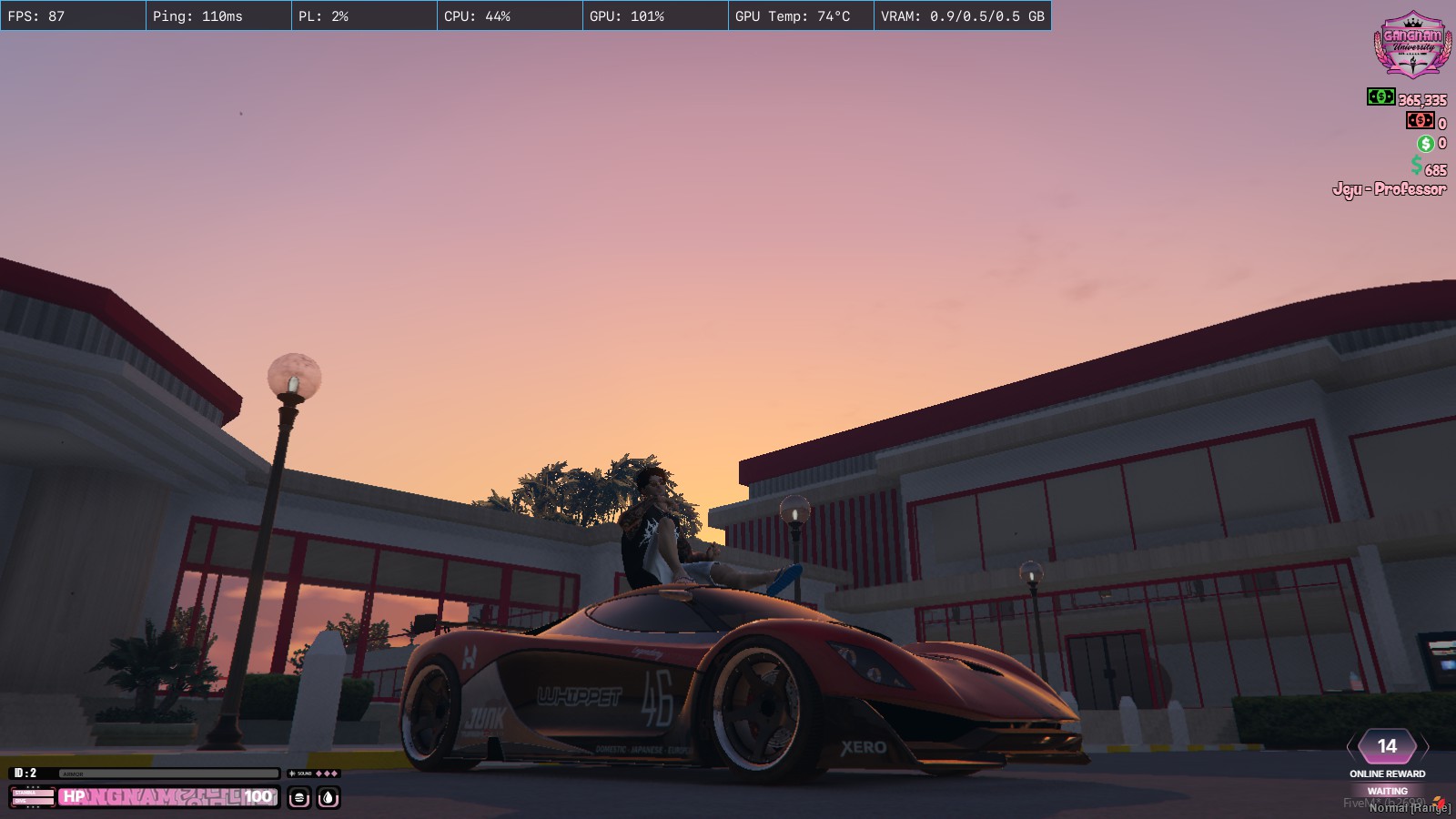The image size is (1456, 819).
Task: Click the red dirty money banknote icon
Action: coord(1419,120)
